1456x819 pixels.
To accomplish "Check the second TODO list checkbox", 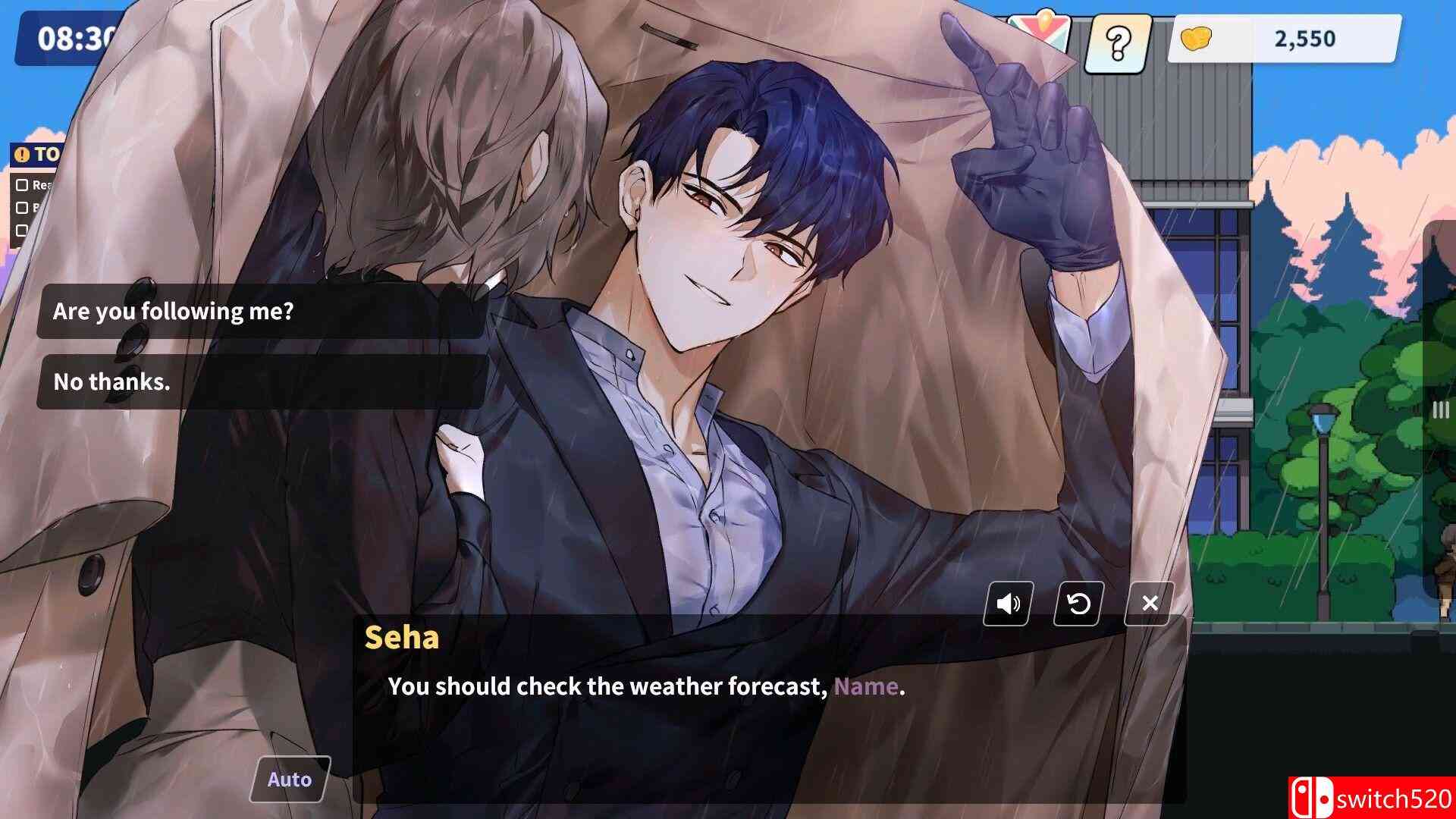I will click(x=22, y=206).
